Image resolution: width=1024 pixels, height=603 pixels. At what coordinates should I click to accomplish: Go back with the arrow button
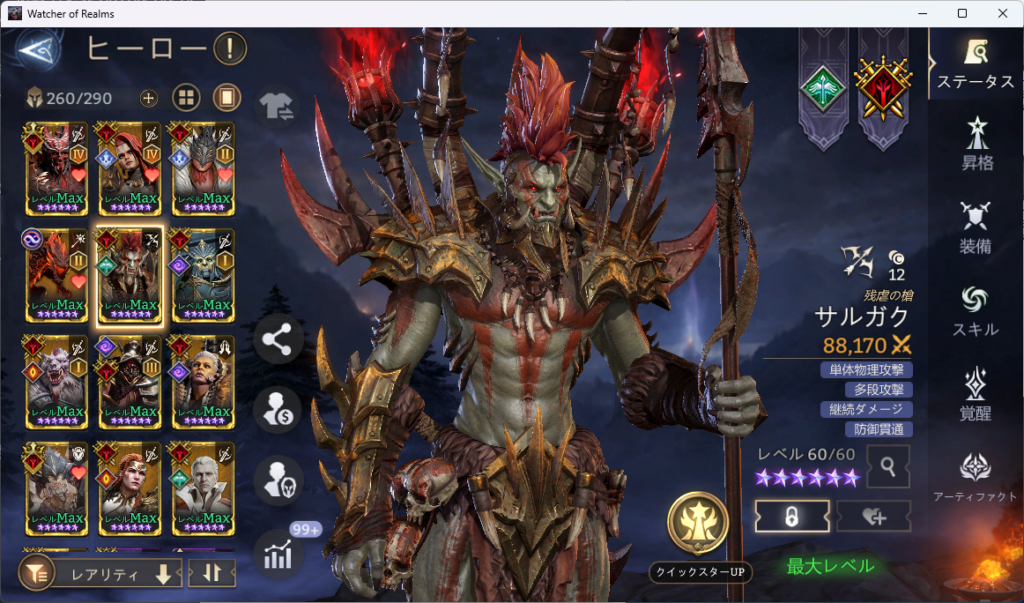38,50
